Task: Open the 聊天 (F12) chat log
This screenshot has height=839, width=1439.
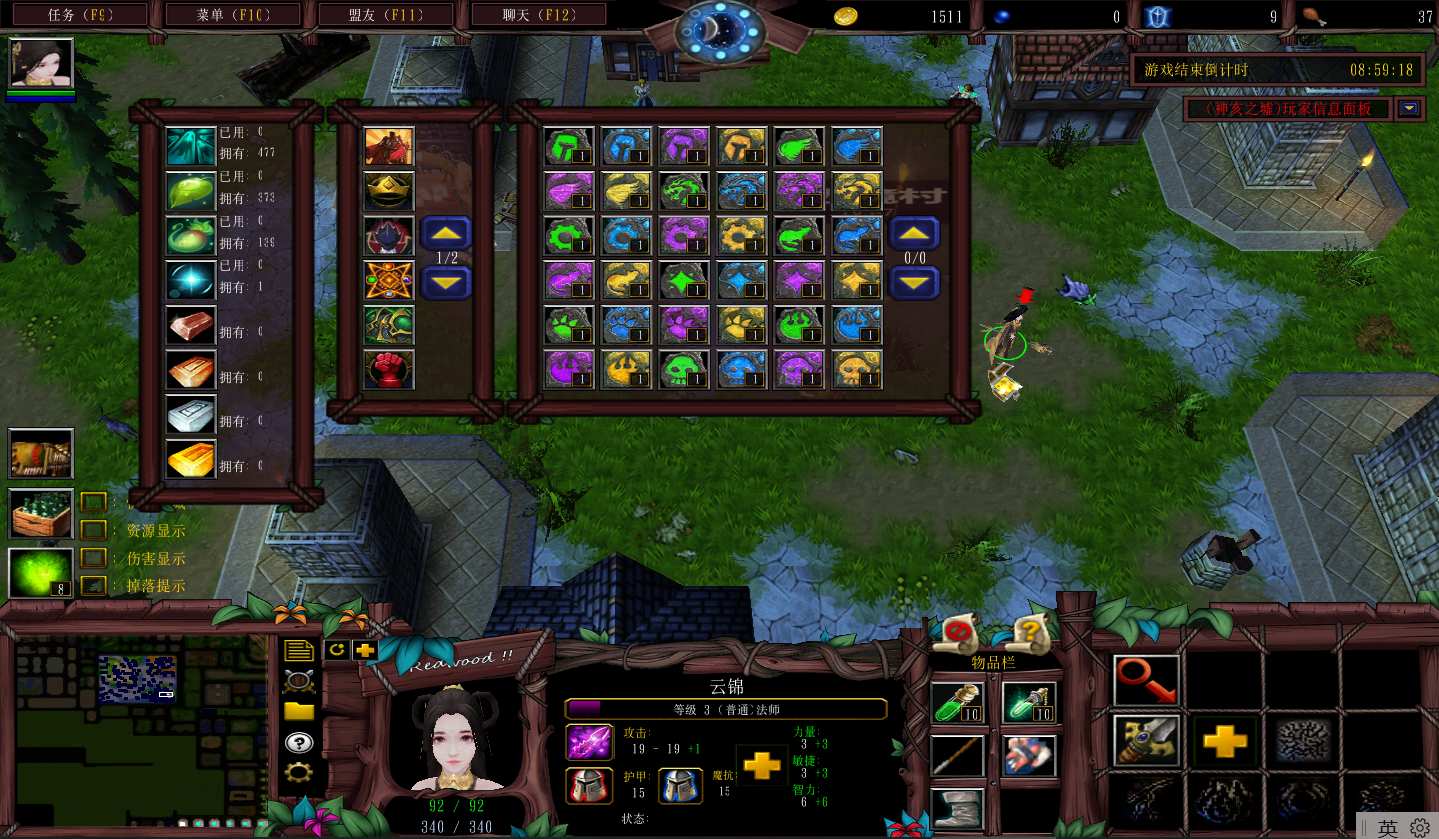Action: point(539,15)
